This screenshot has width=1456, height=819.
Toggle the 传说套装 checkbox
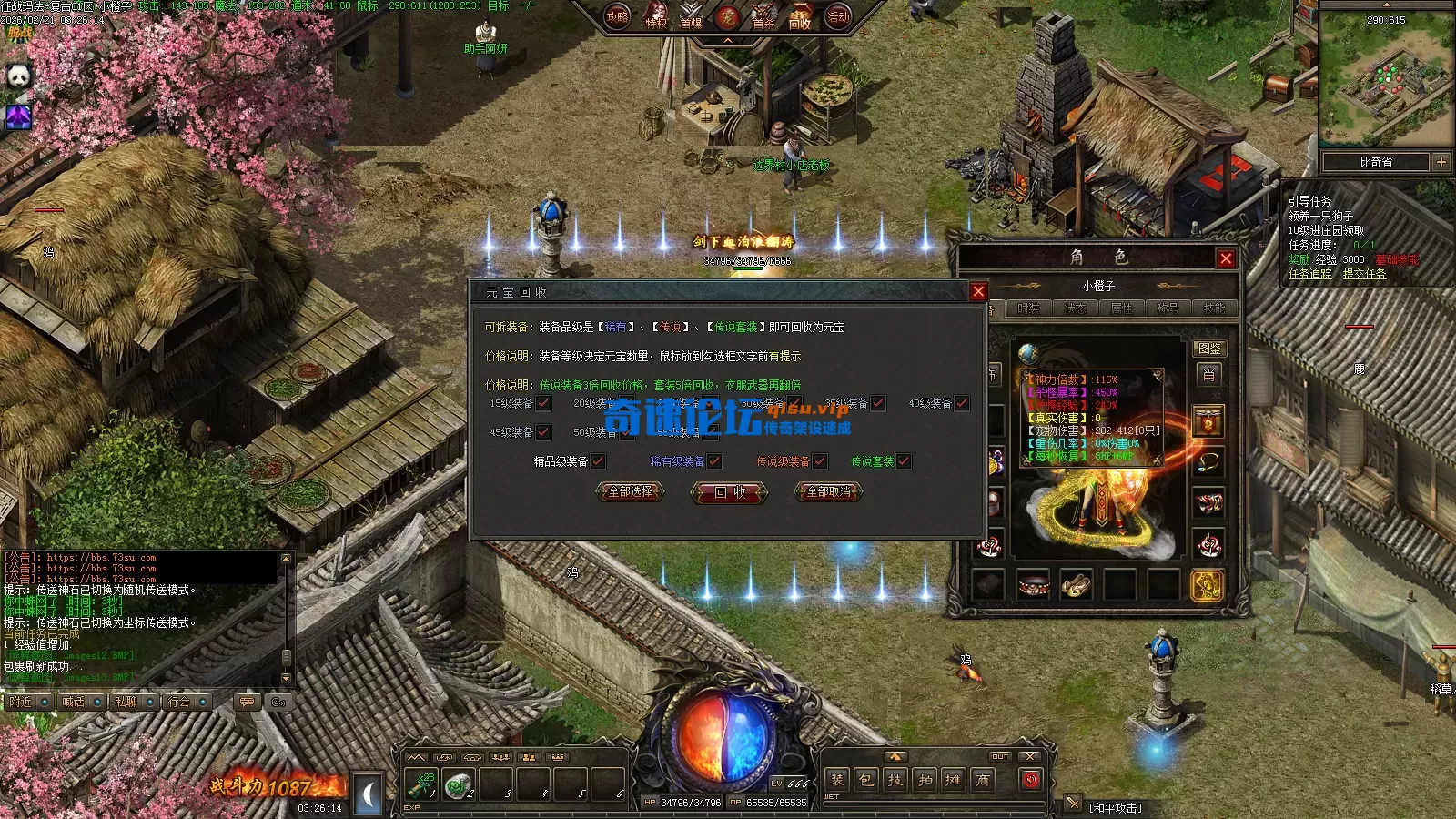tap(904, 461)
